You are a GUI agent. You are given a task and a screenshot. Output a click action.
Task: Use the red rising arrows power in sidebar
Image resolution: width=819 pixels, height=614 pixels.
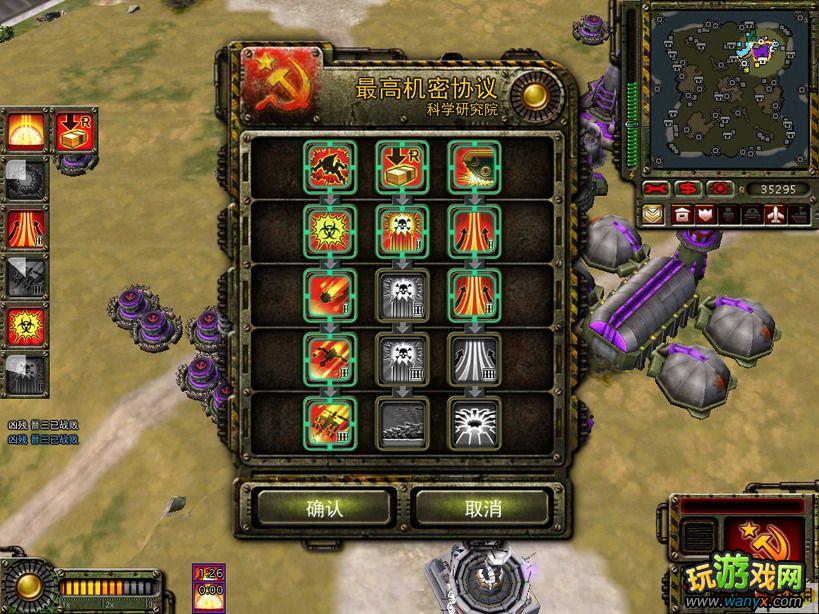pyautogui.click(x=24, y=228)
